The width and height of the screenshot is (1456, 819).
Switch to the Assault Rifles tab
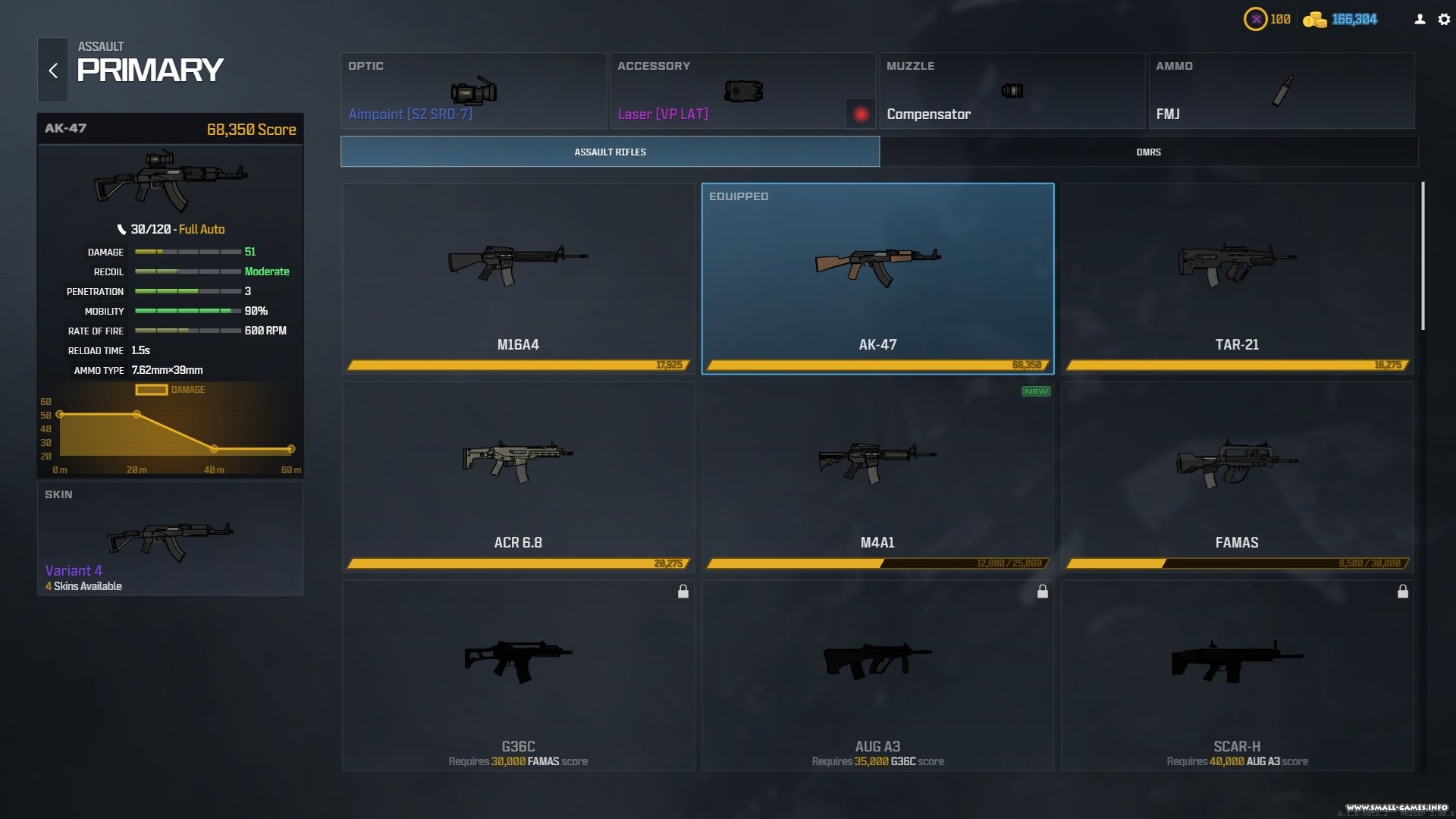click(610, 152)
